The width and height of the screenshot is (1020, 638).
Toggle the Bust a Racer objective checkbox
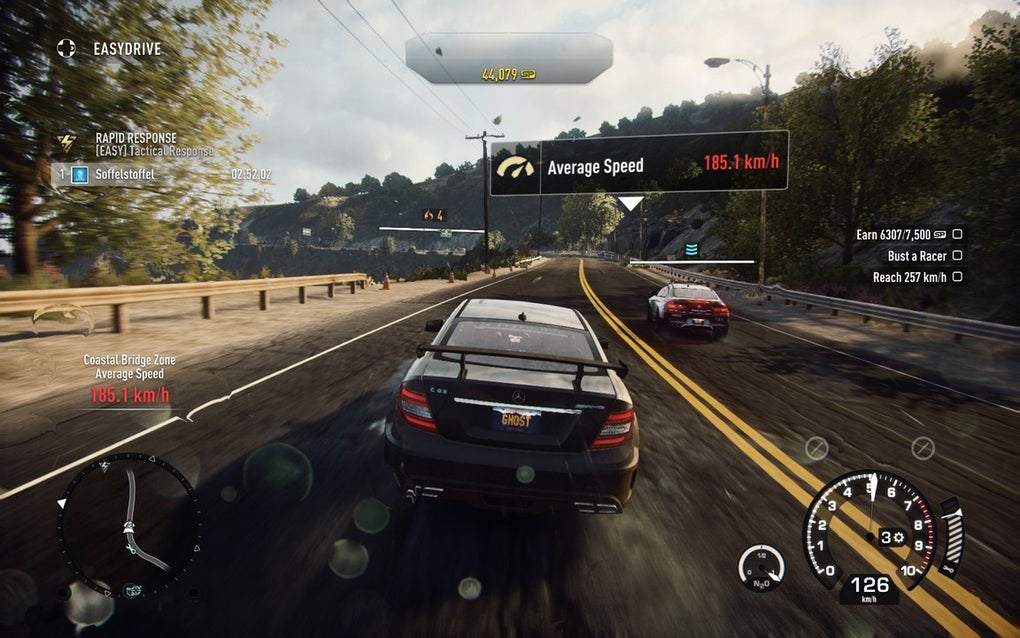click(957, 256)
